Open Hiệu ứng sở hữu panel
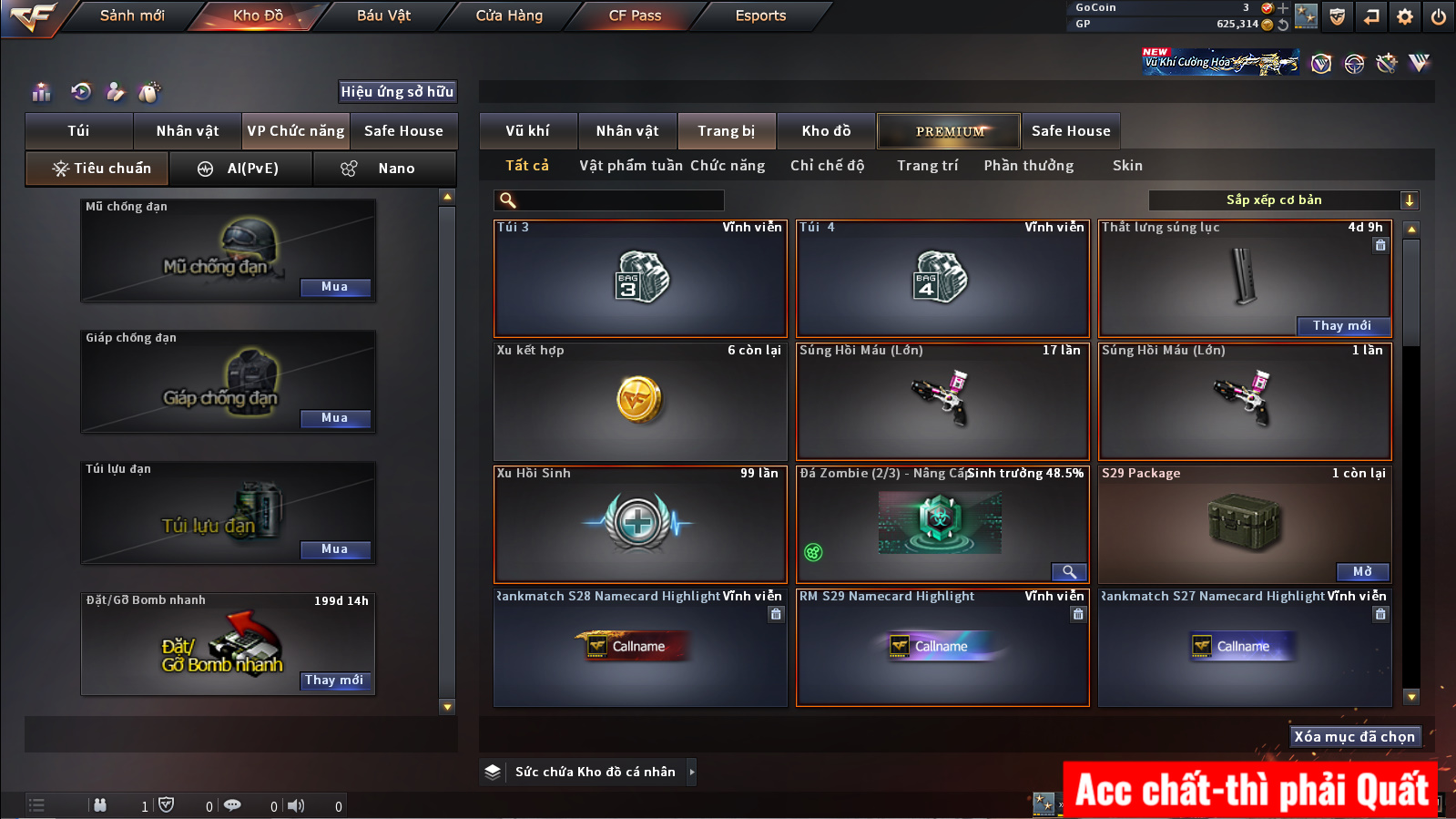This screenshot has width=1456, height=819. coord(397,91)
